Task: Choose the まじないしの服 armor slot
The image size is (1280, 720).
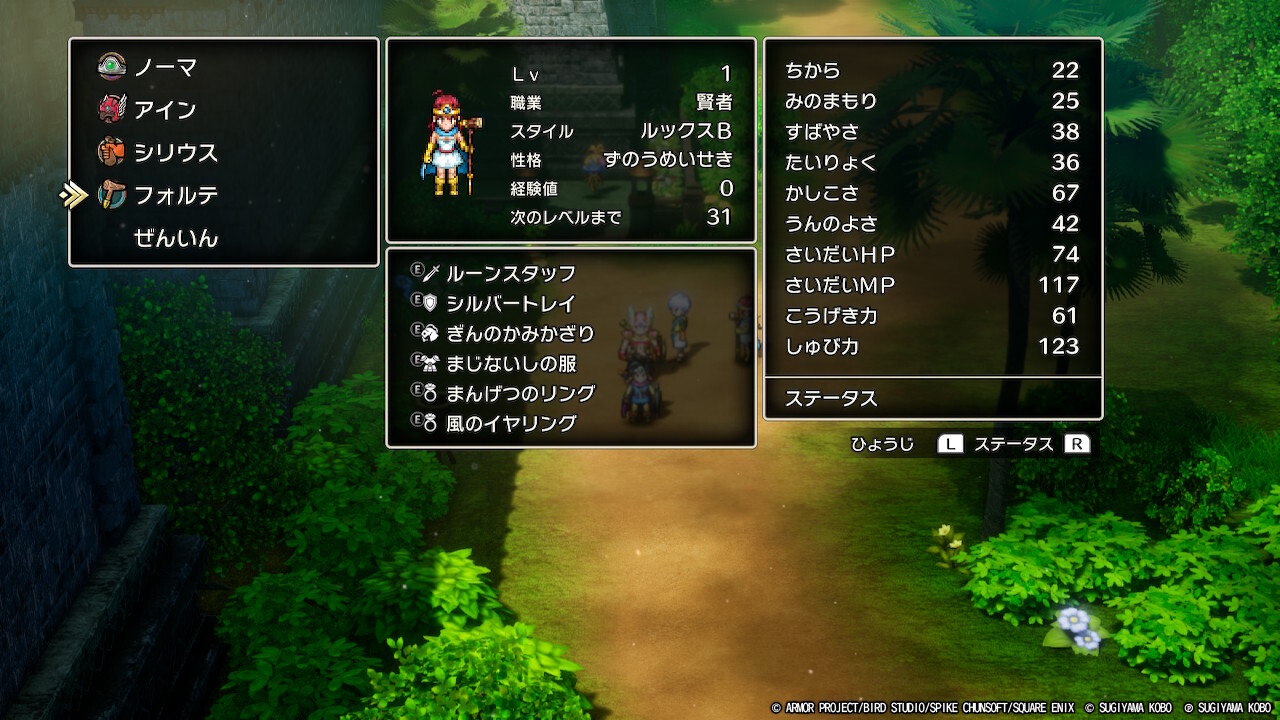Action: (510, 363)
